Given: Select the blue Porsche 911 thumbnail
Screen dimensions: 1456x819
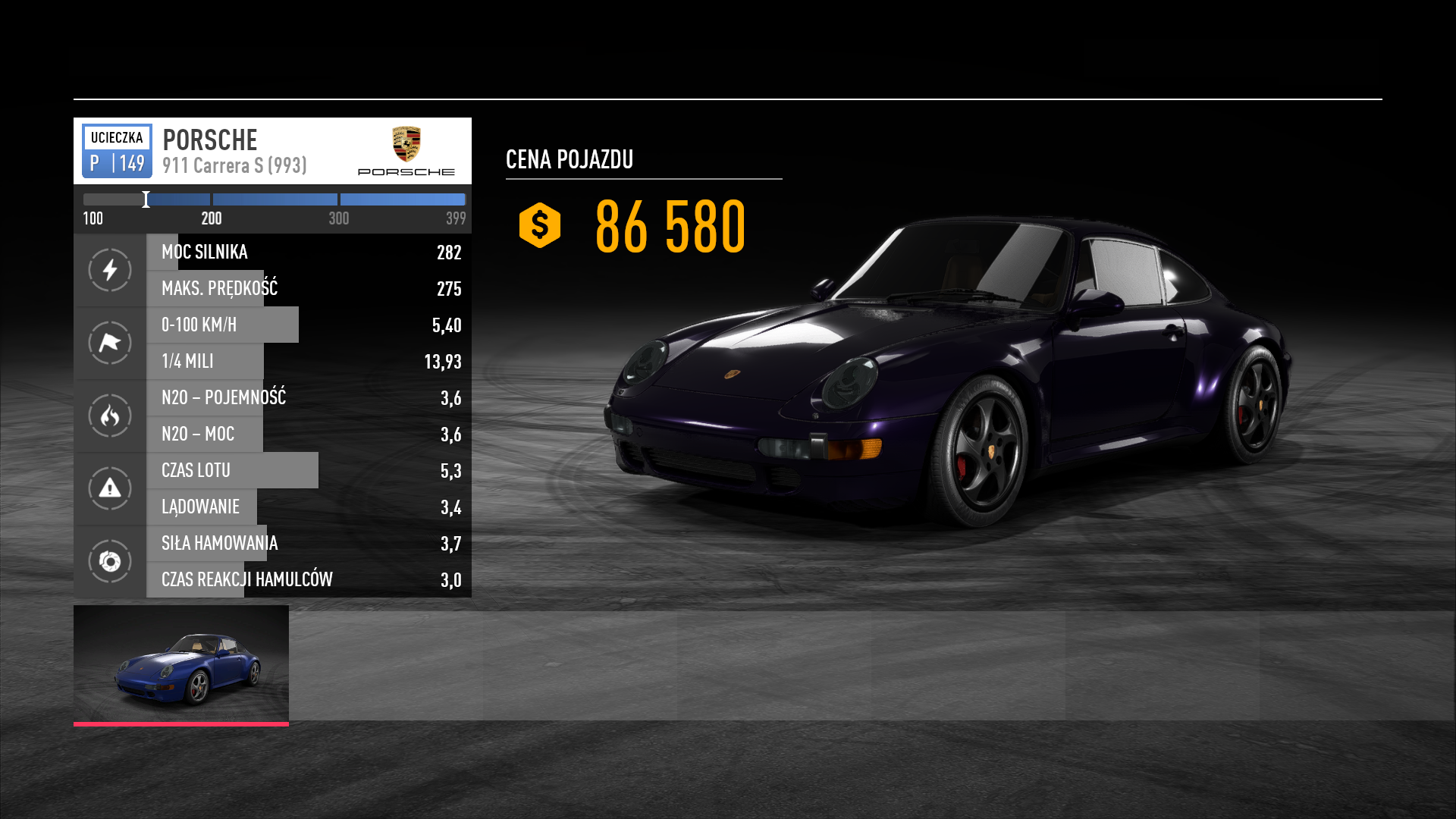Looking at the screenshot, I should [x=181, y=664].
